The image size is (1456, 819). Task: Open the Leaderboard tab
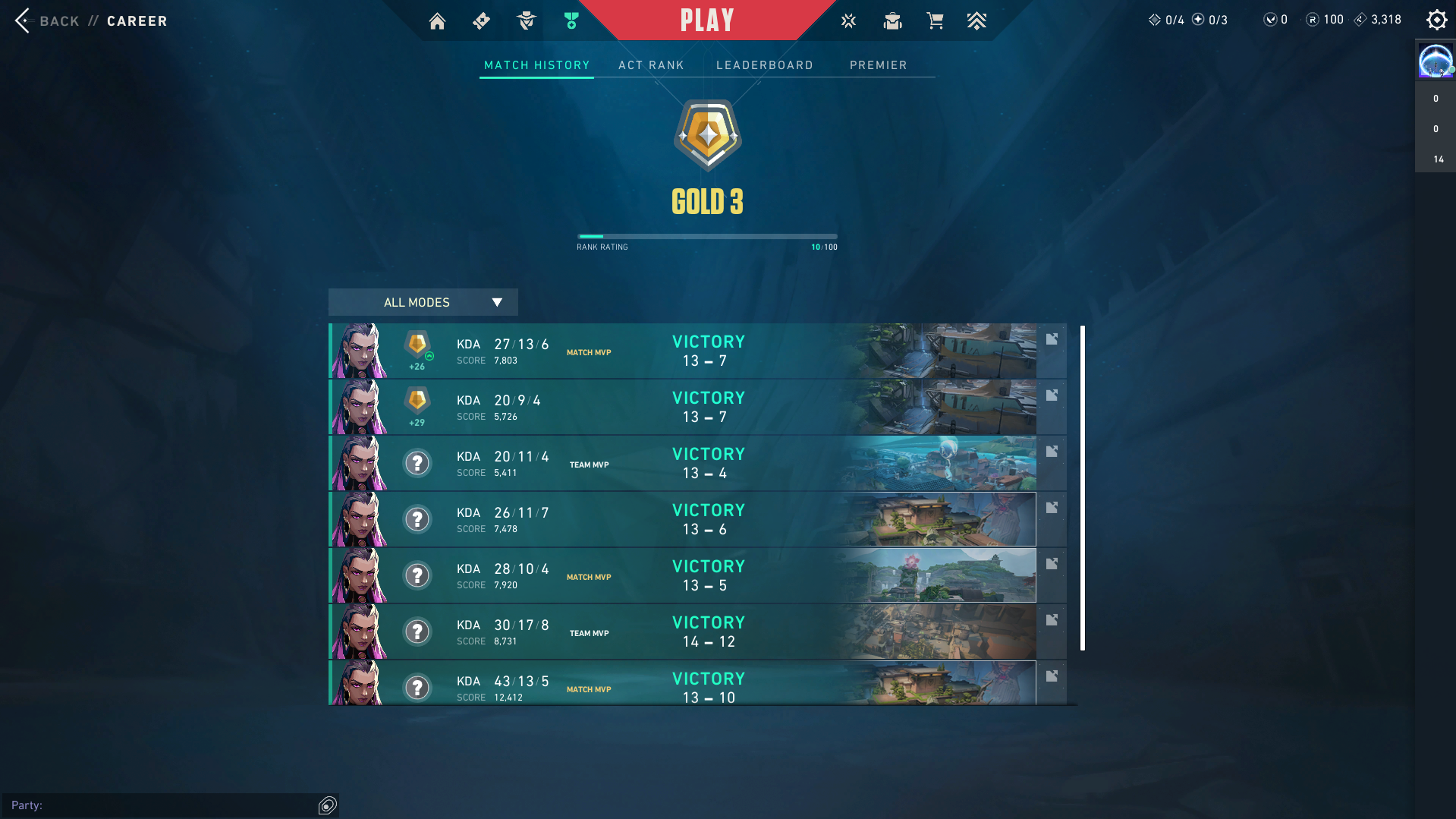pos(764,65)
